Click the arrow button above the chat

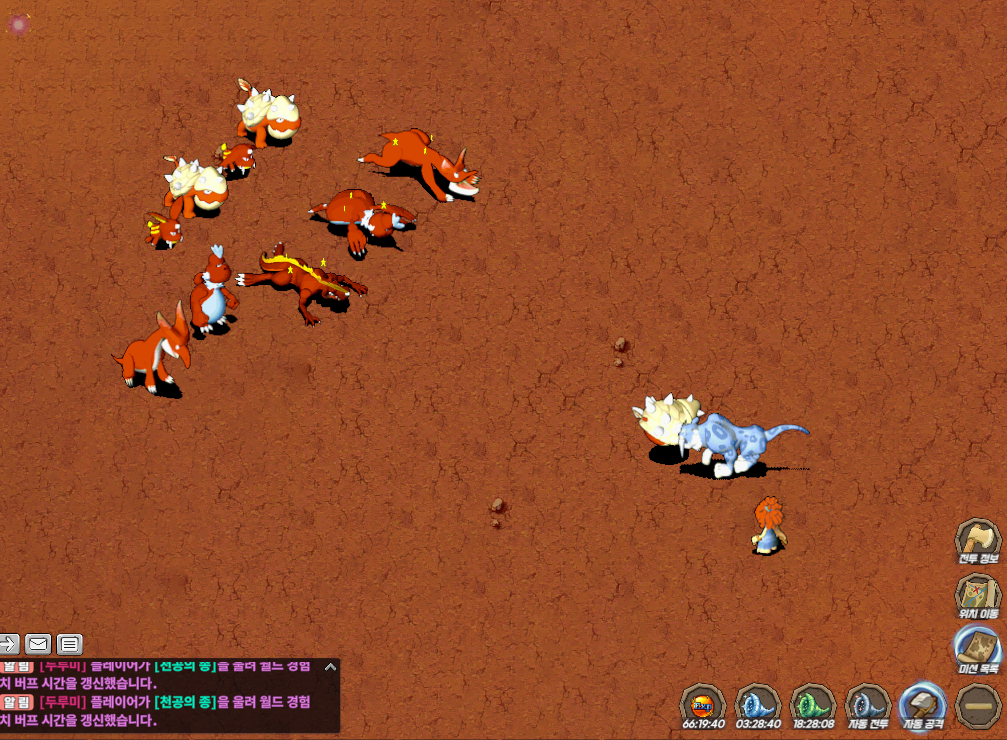[9, 644]
